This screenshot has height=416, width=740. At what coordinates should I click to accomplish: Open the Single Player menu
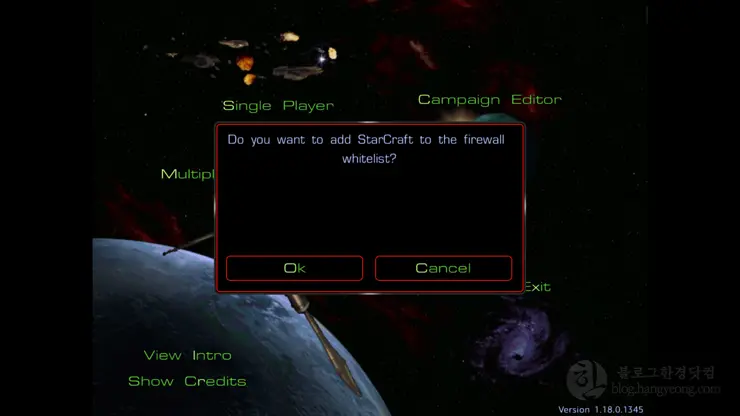[277, 105]
